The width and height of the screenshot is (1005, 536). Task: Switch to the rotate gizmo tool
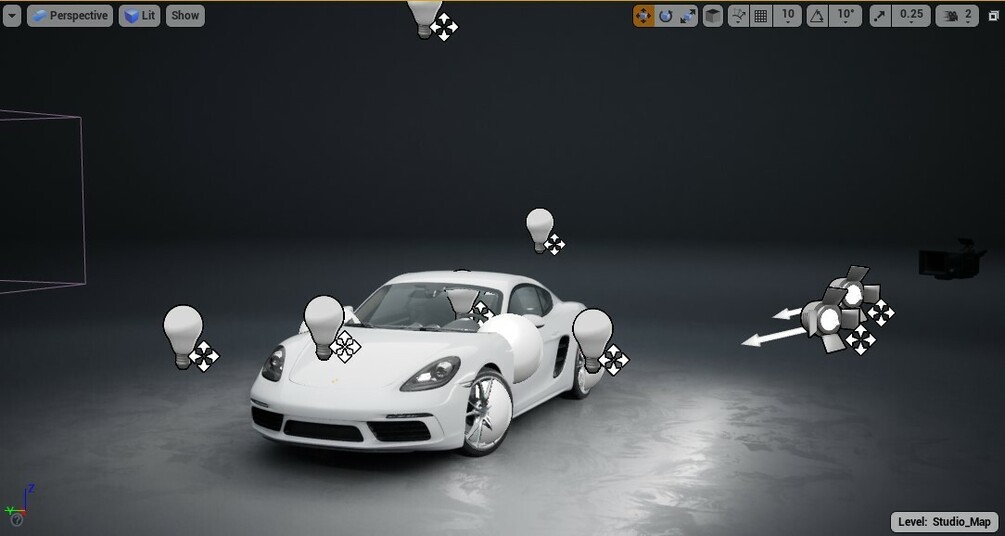pyautogui.click(x=665, y=16)
